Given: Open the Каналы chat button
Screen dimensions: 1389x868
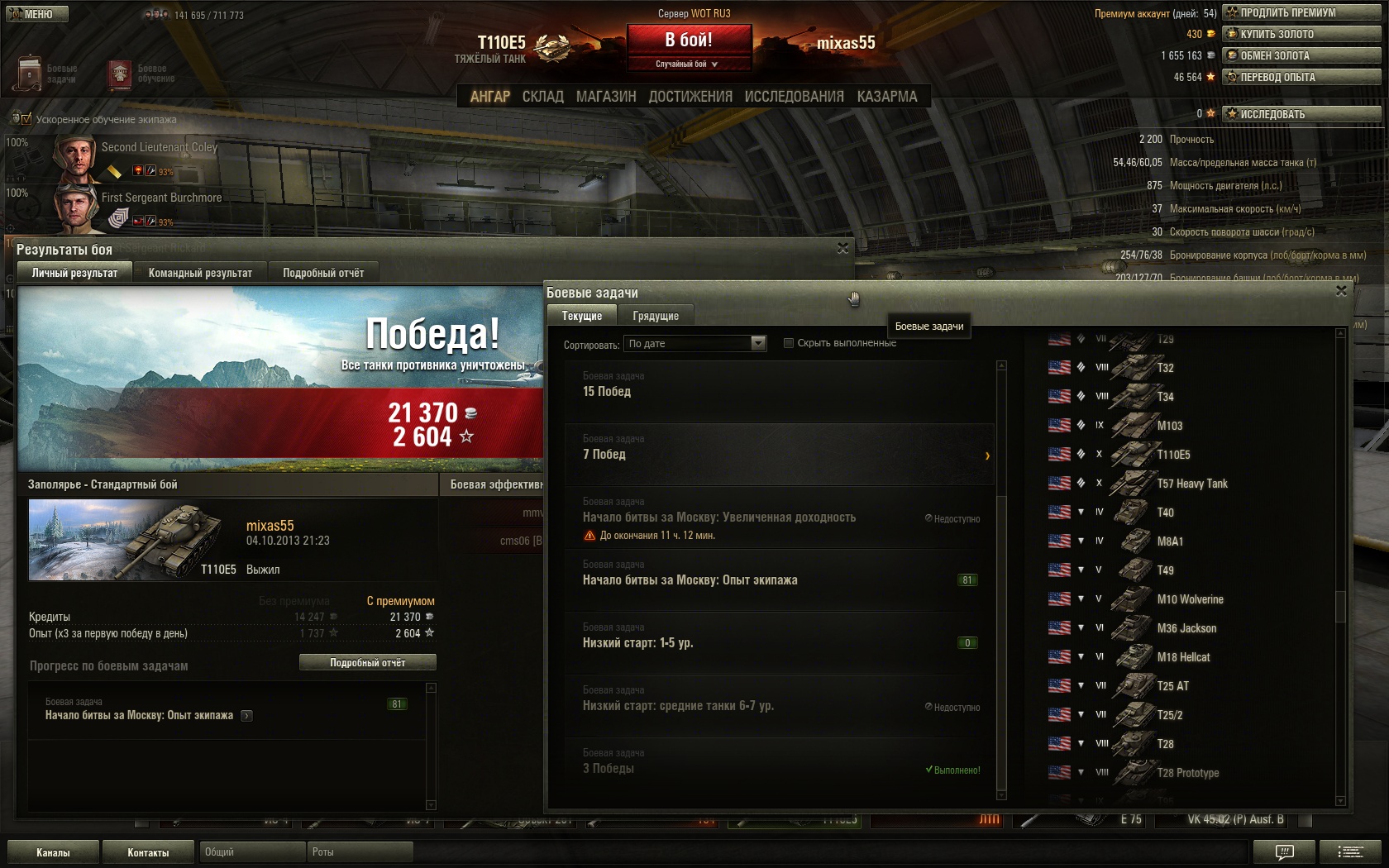Looking at the screenshot, I should click(53, 852).
